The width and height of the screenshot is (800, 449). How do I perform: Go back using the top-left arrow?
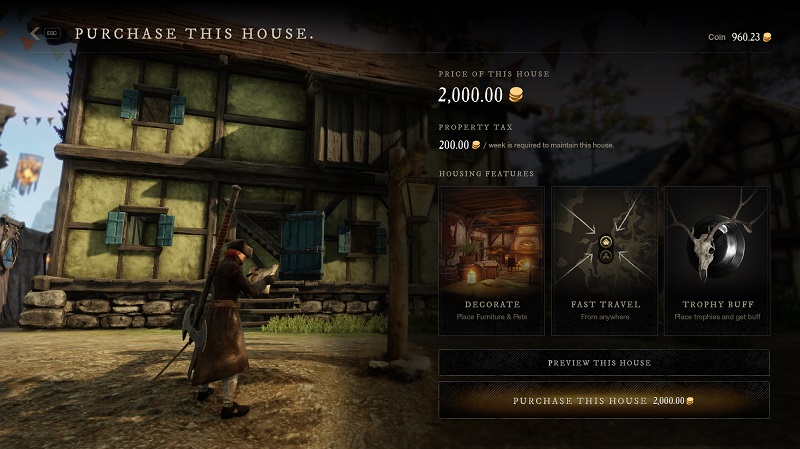[36, 33]
